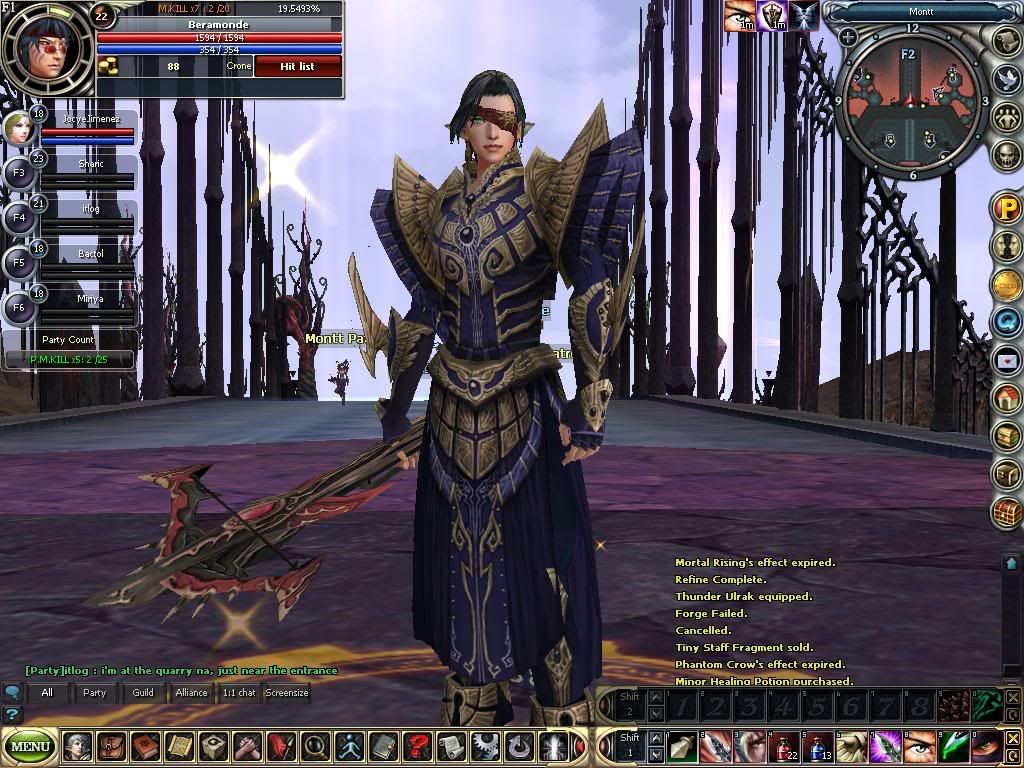
Task: Open the skull icon on right sidebar
Action: coord(1006,154)
